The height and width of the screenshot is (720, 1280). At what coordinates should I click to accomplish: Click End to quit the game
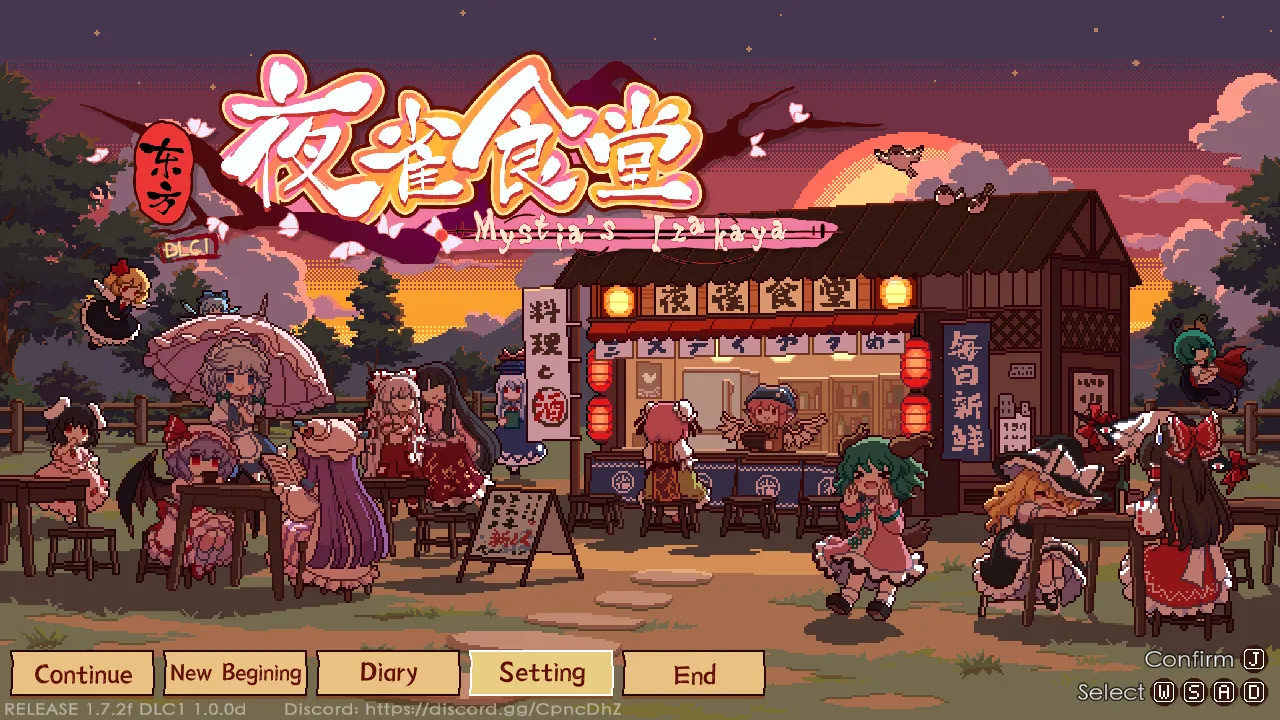(x=696, y=673)
